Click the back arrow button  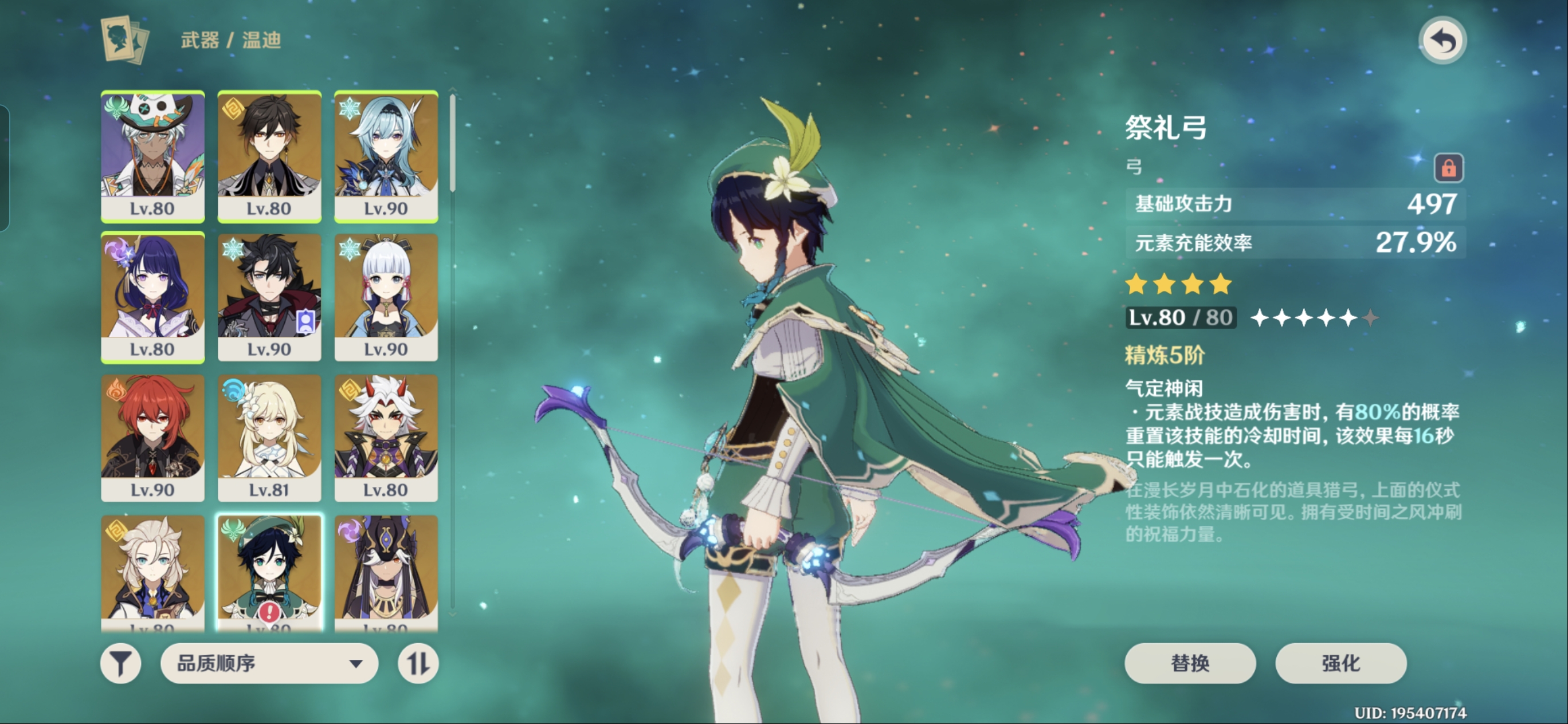(x=1442, y=41)
